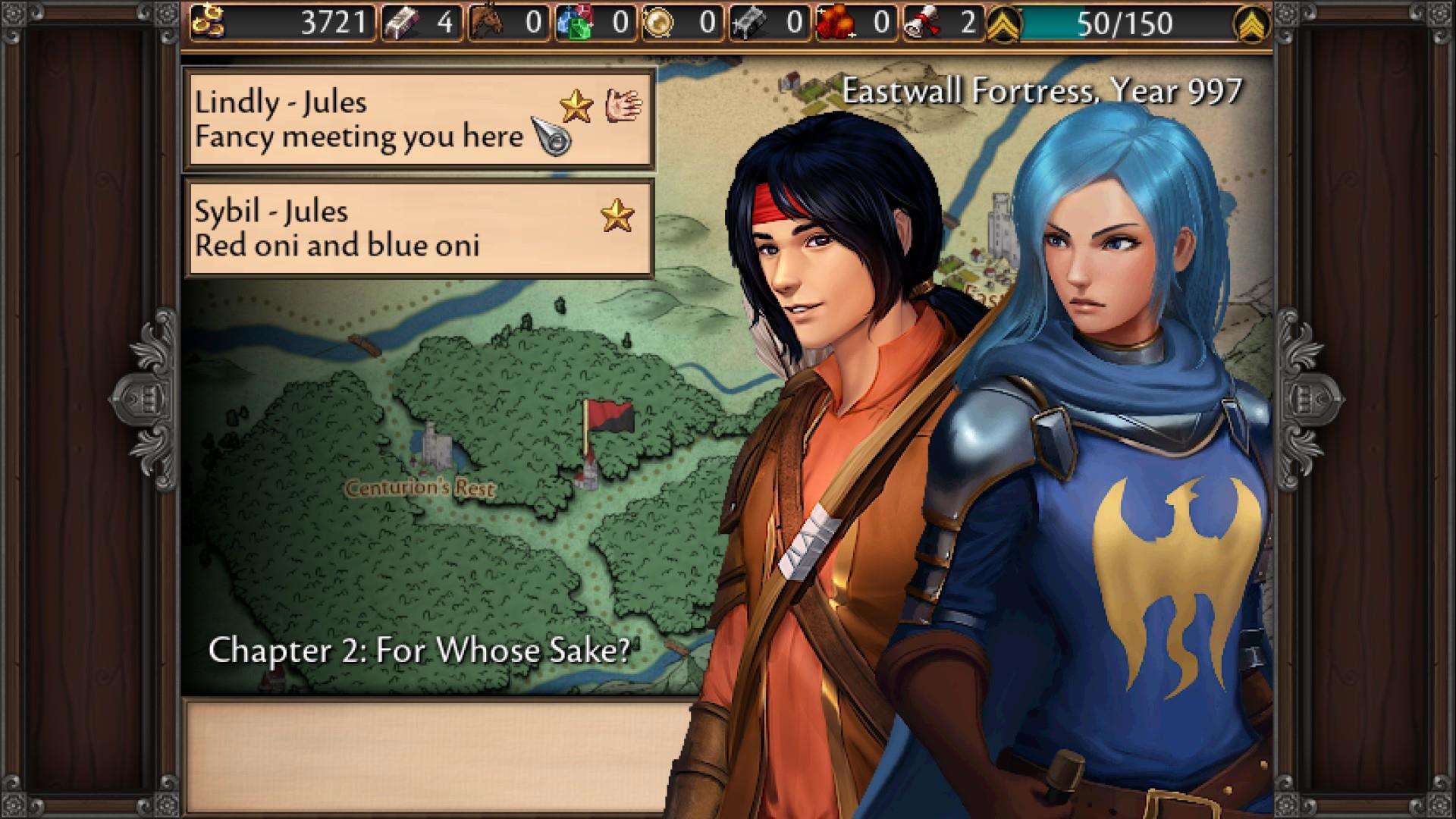Choose the Sybil - Jules conversation entry

(x=419, y=228)
